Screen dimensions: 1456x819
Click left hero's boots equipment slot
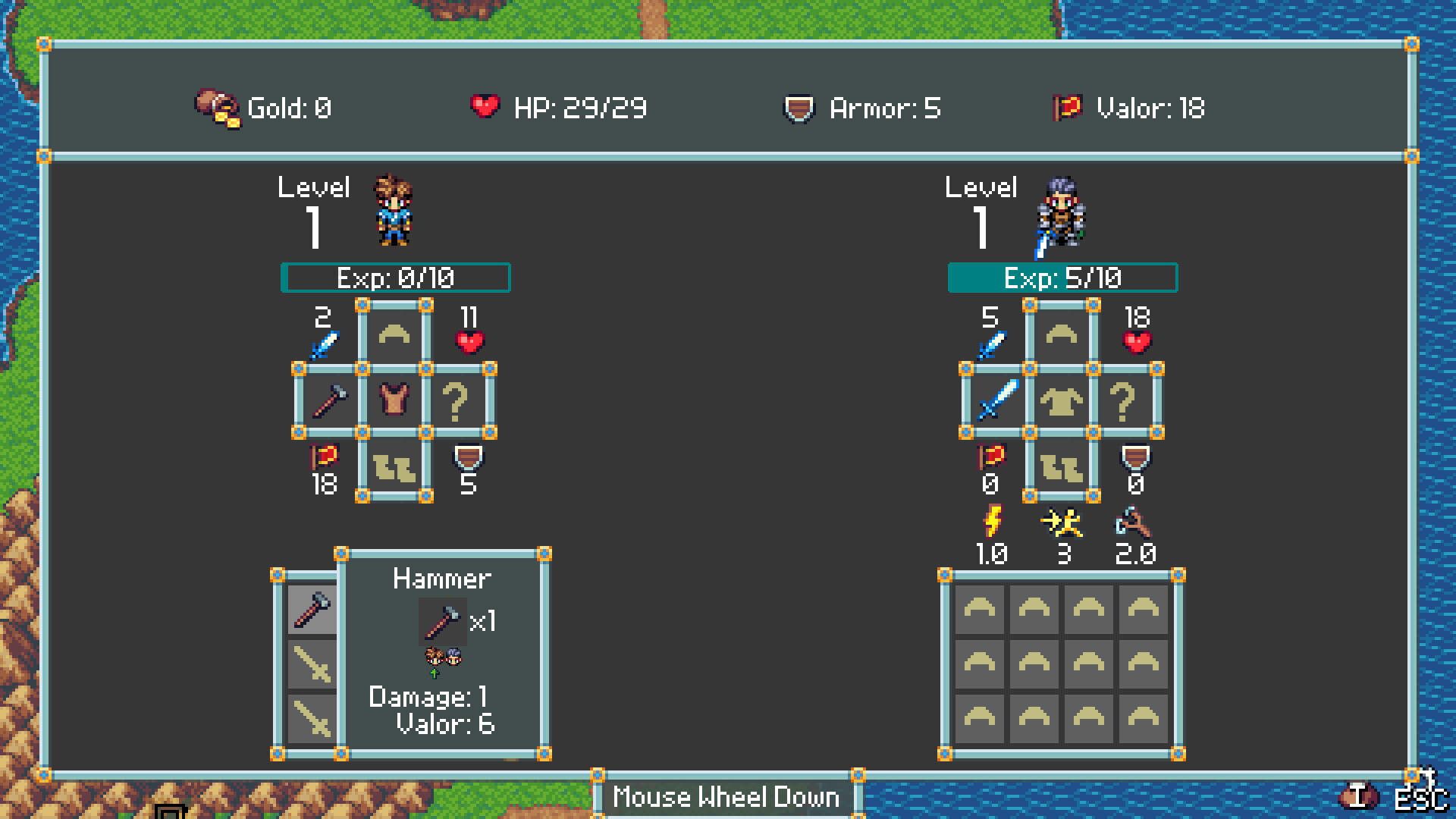[394, 469]
